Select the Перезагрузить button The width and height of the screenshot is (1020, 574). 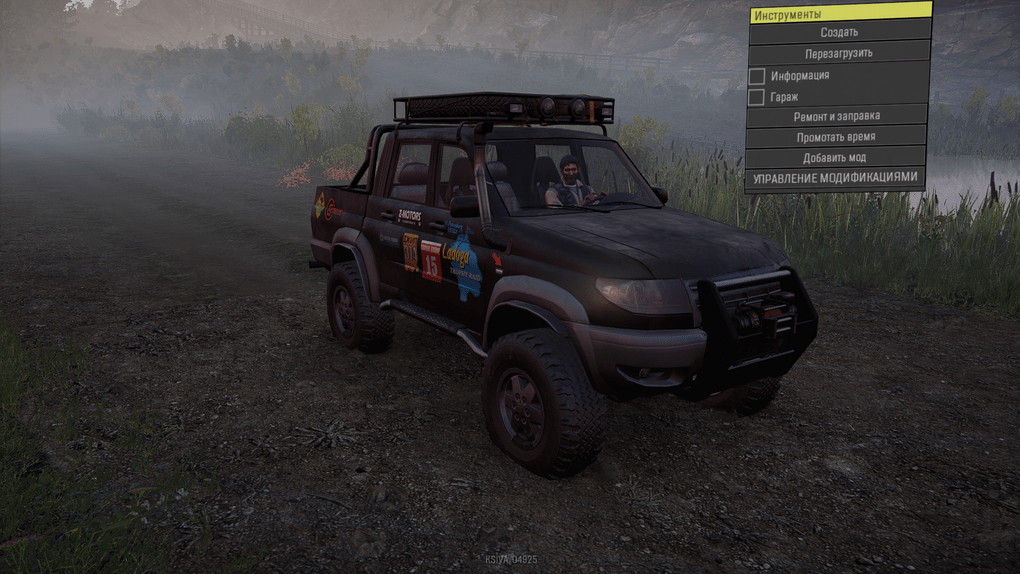point(838,53)
